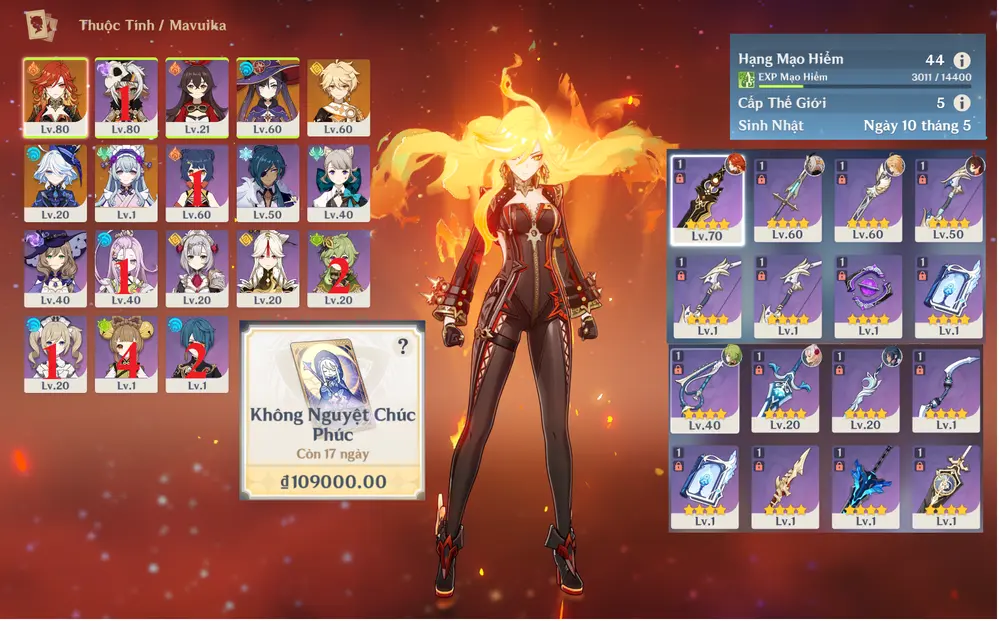Select the Lv.70 claymore weapon slot
This screenshot has width=999, height=621.
pyautogui.click(x=706, y=199)
